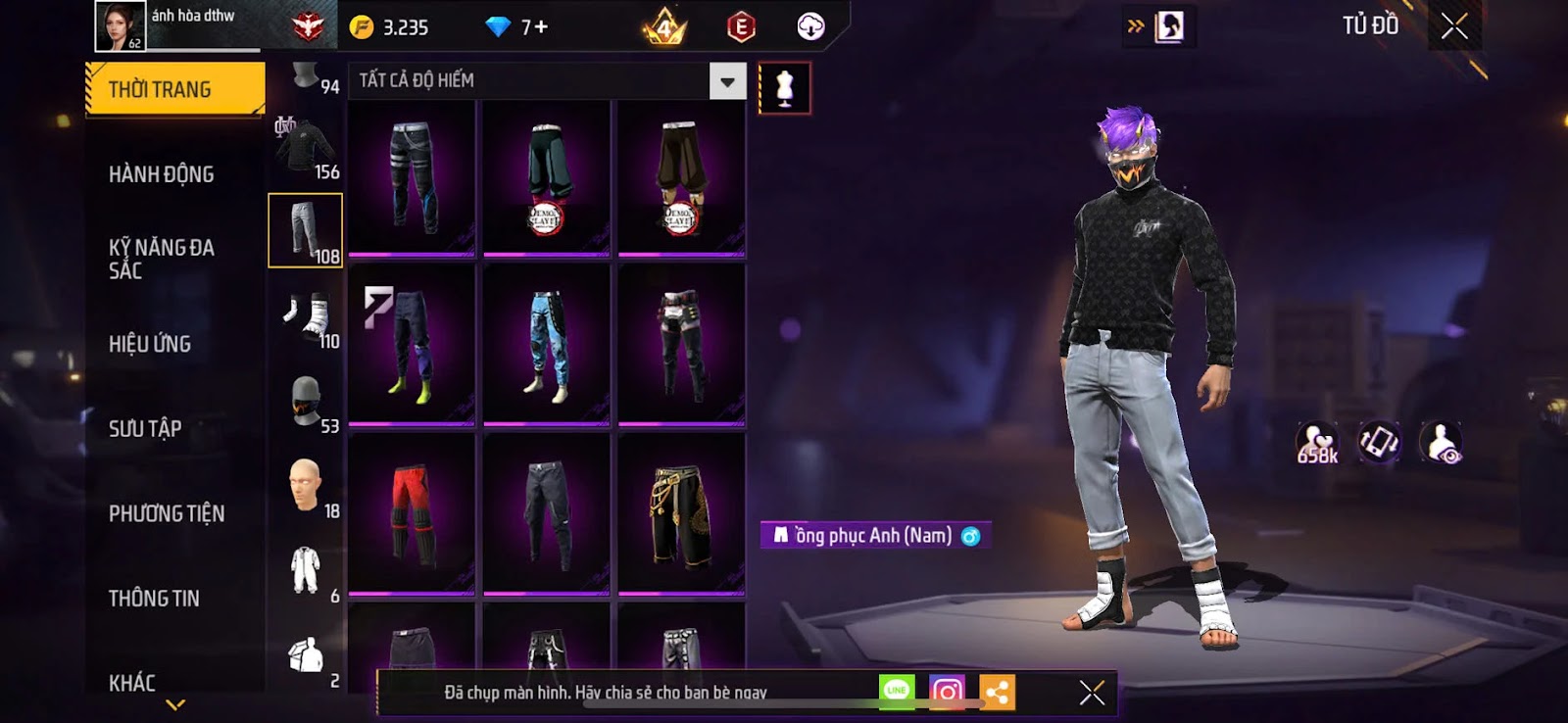Pick the red pants item
The height and width of the screenshot is (723, 1568).
(412, 513)
